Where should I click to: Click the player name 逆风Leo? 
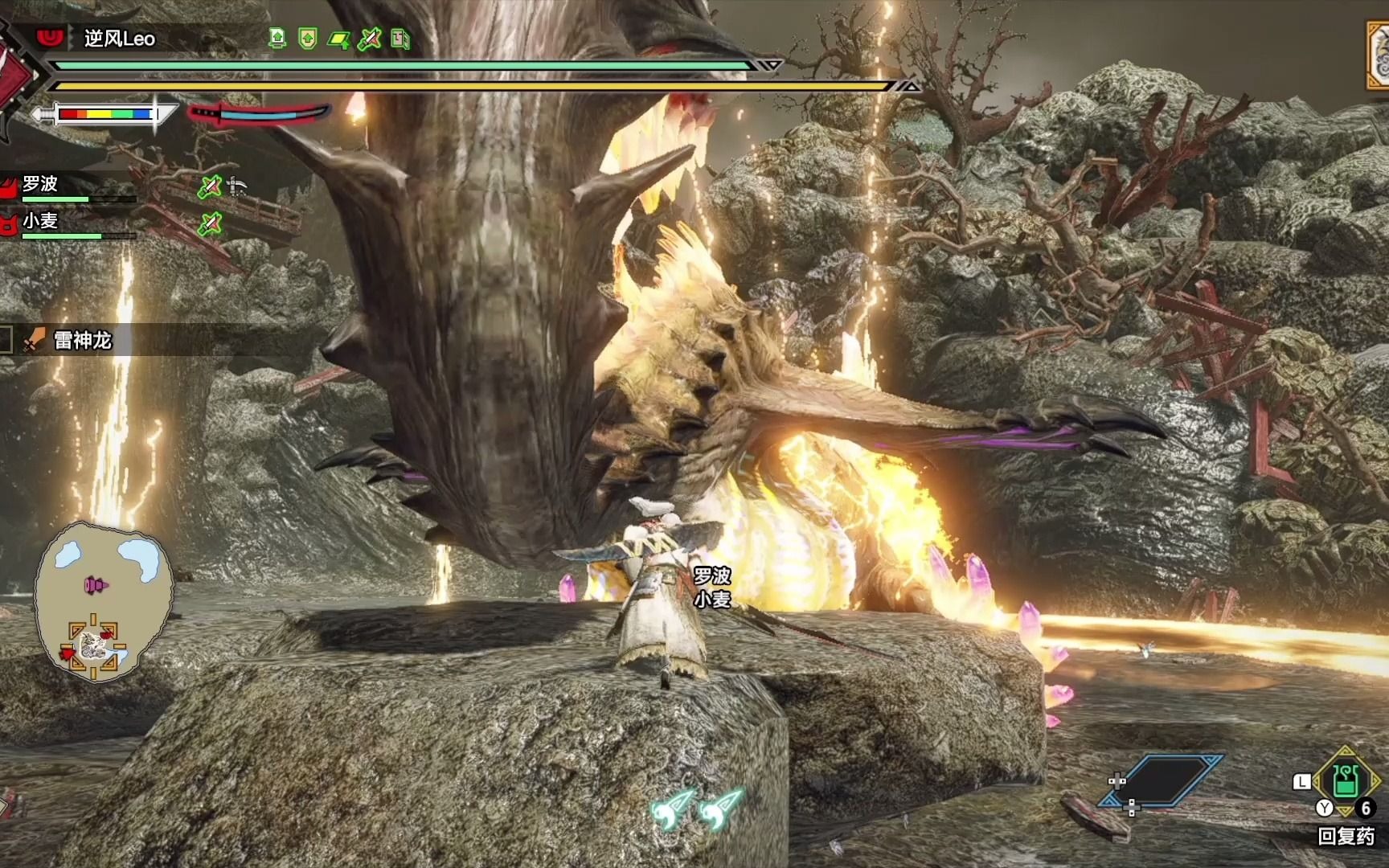pos(120,39)
